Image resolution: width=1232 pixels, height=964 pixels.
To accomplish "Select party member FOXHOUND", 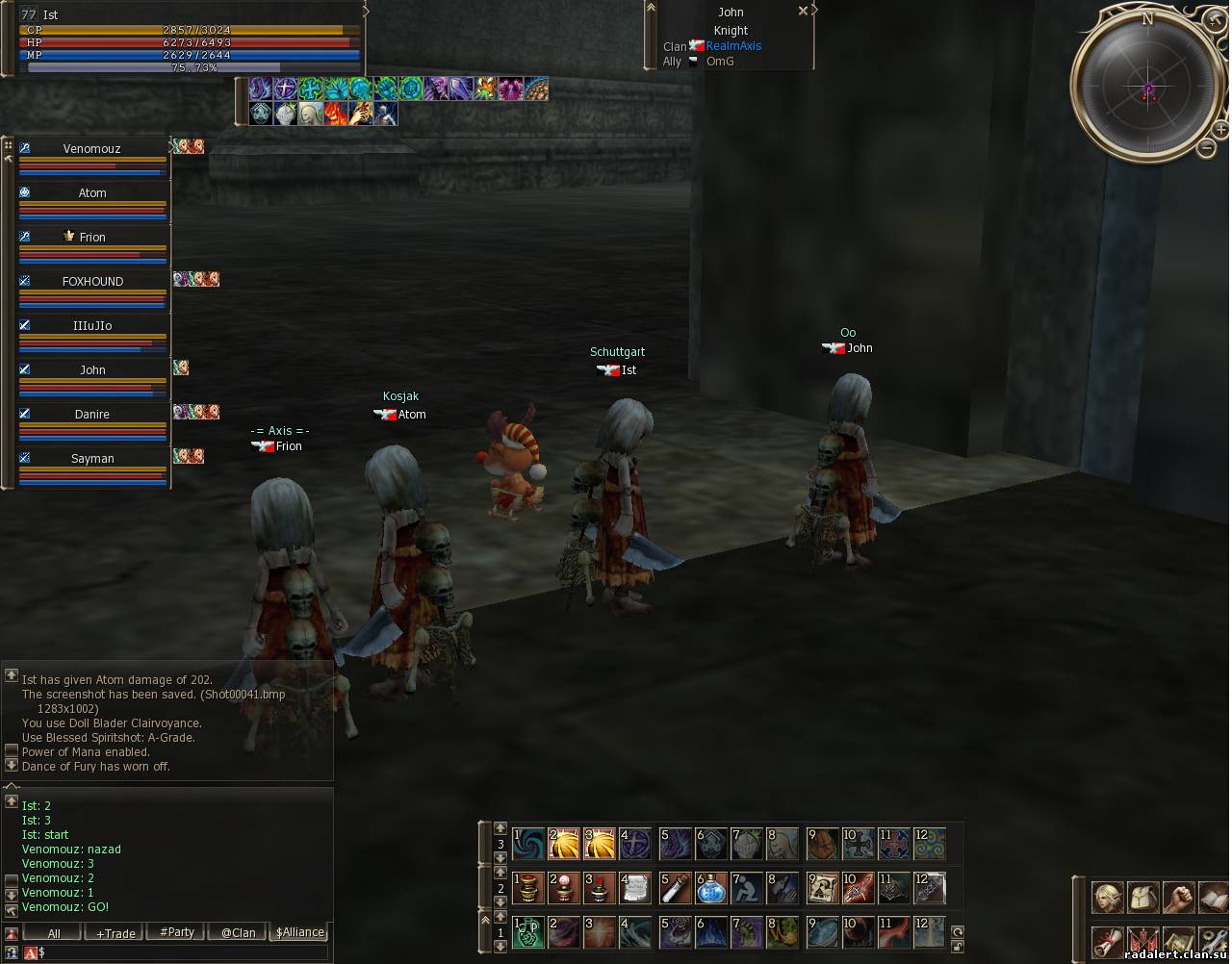I will 92,282.
